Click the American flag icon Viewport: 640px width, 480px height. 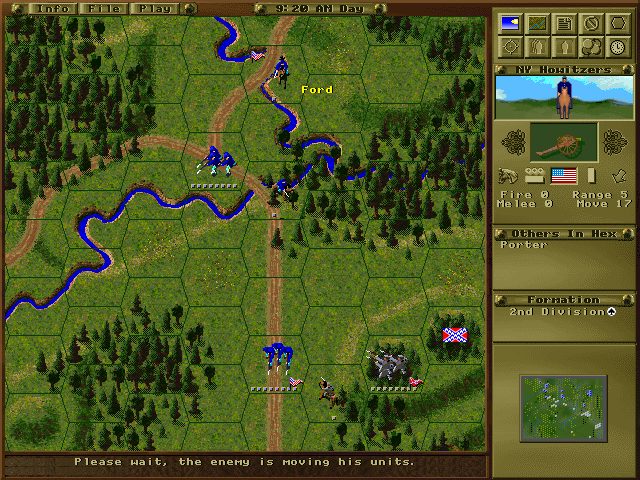(x=565, y=176)
